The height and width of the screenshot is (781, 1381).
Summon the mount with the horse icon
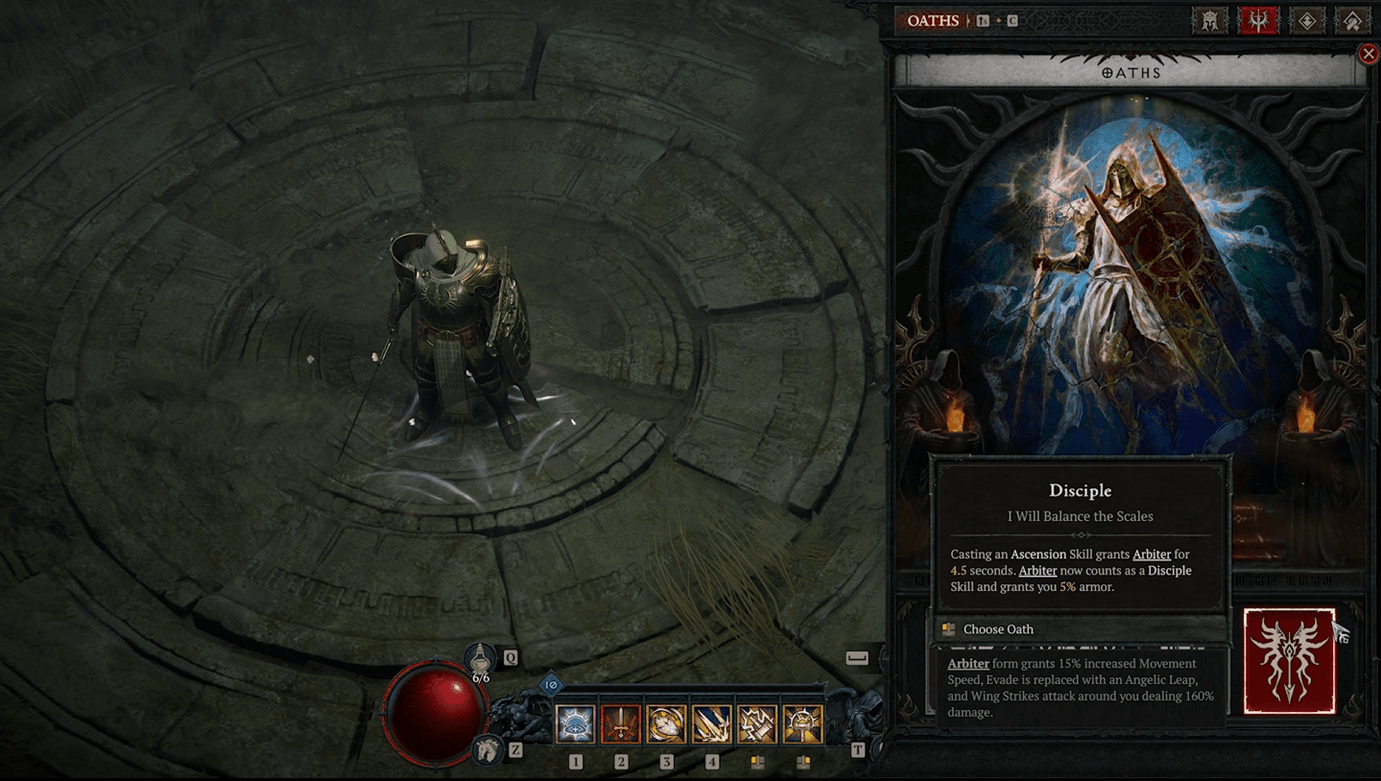click(488, 747)
